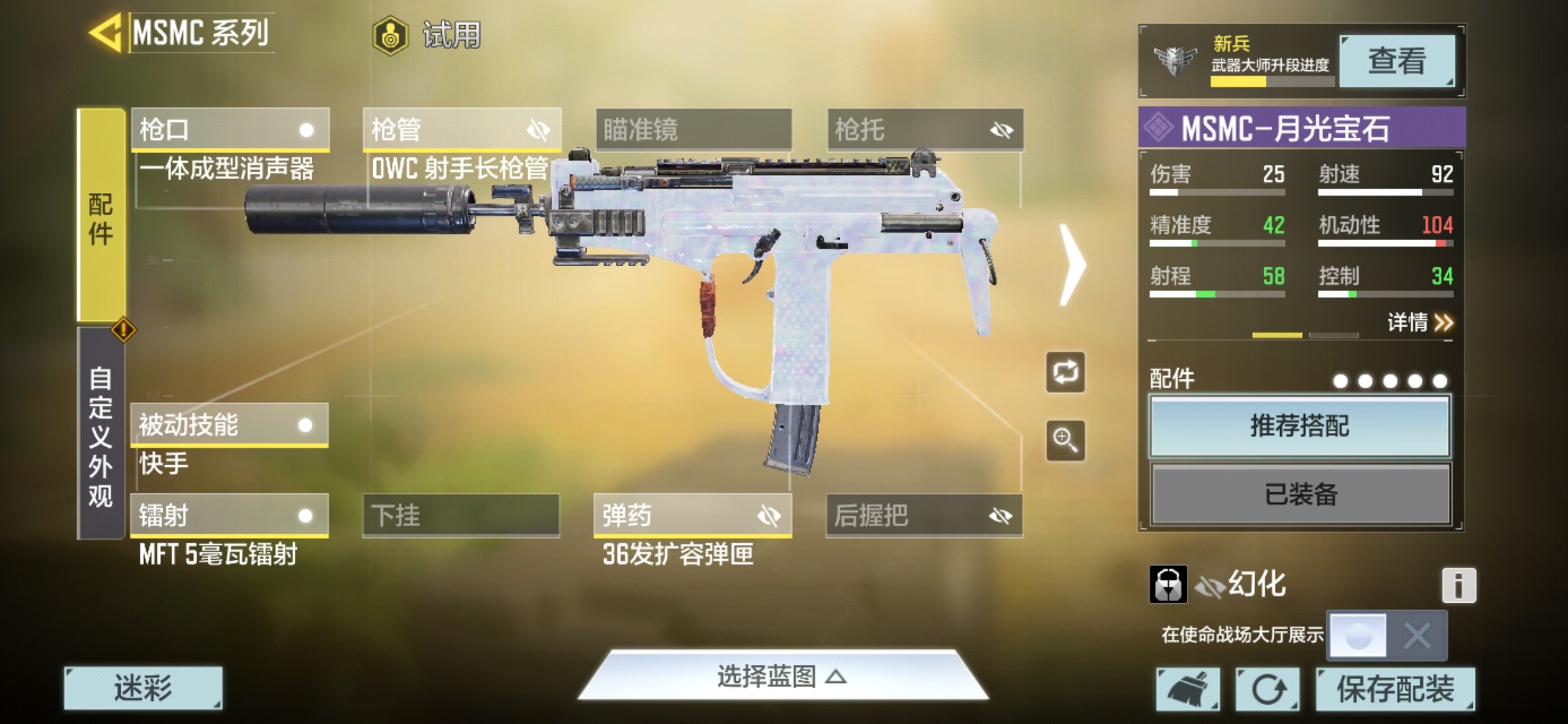Tap the rotate weapon preview icon
1568x724 pixels.
click(1065, 373)
